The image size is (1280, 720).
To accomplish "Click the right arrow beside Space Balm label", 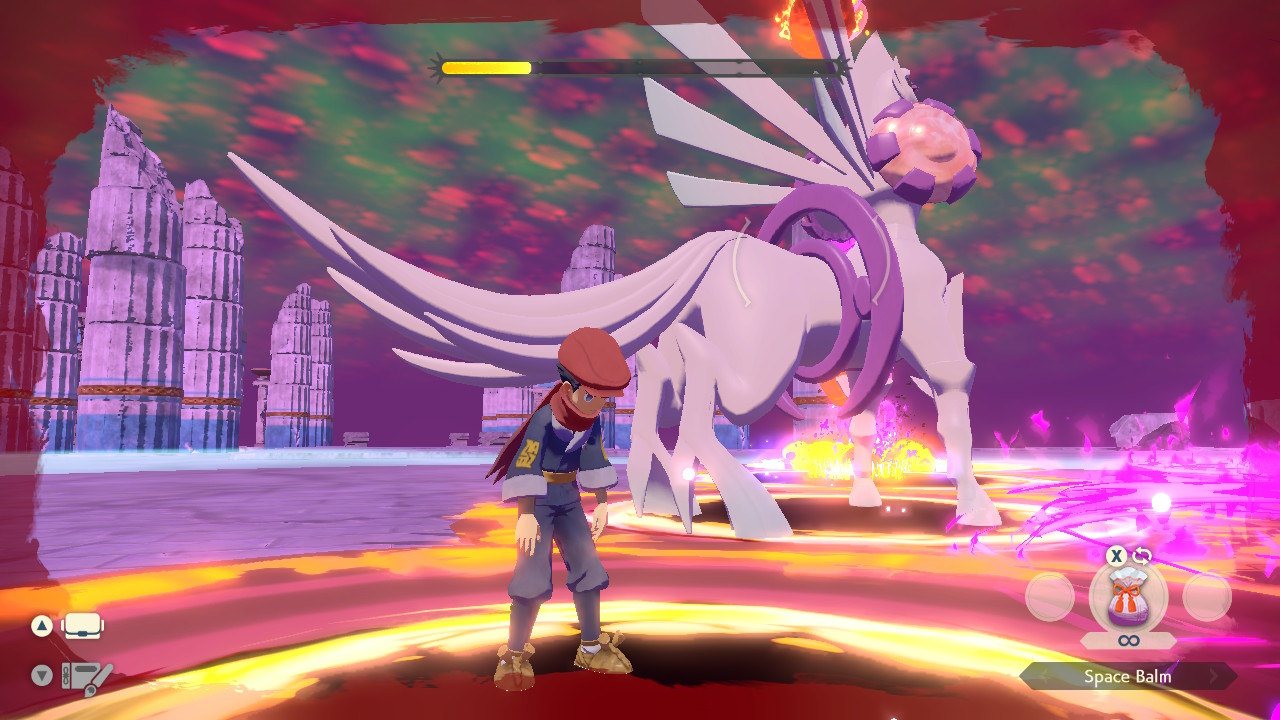I will (x=1215, y=677).
